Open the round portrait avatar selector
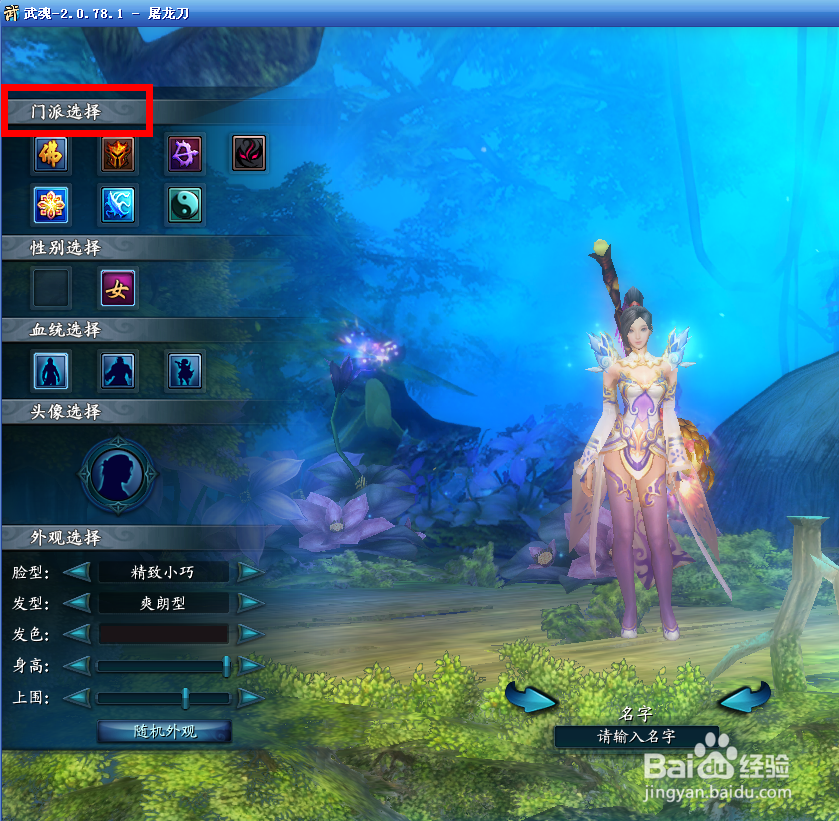 coord(118,473)
